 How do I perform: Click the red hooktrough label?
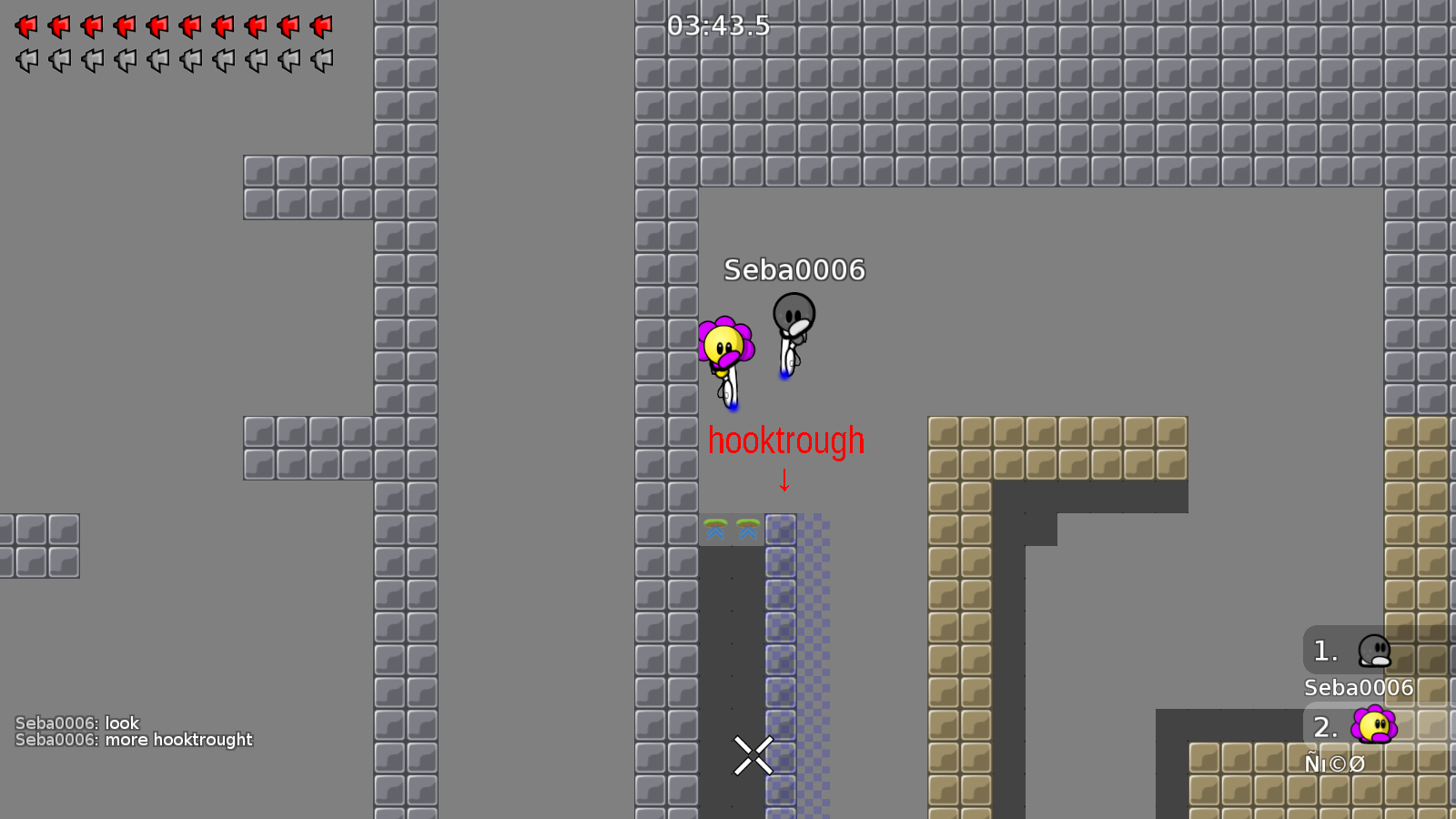[x=786, y=440]
